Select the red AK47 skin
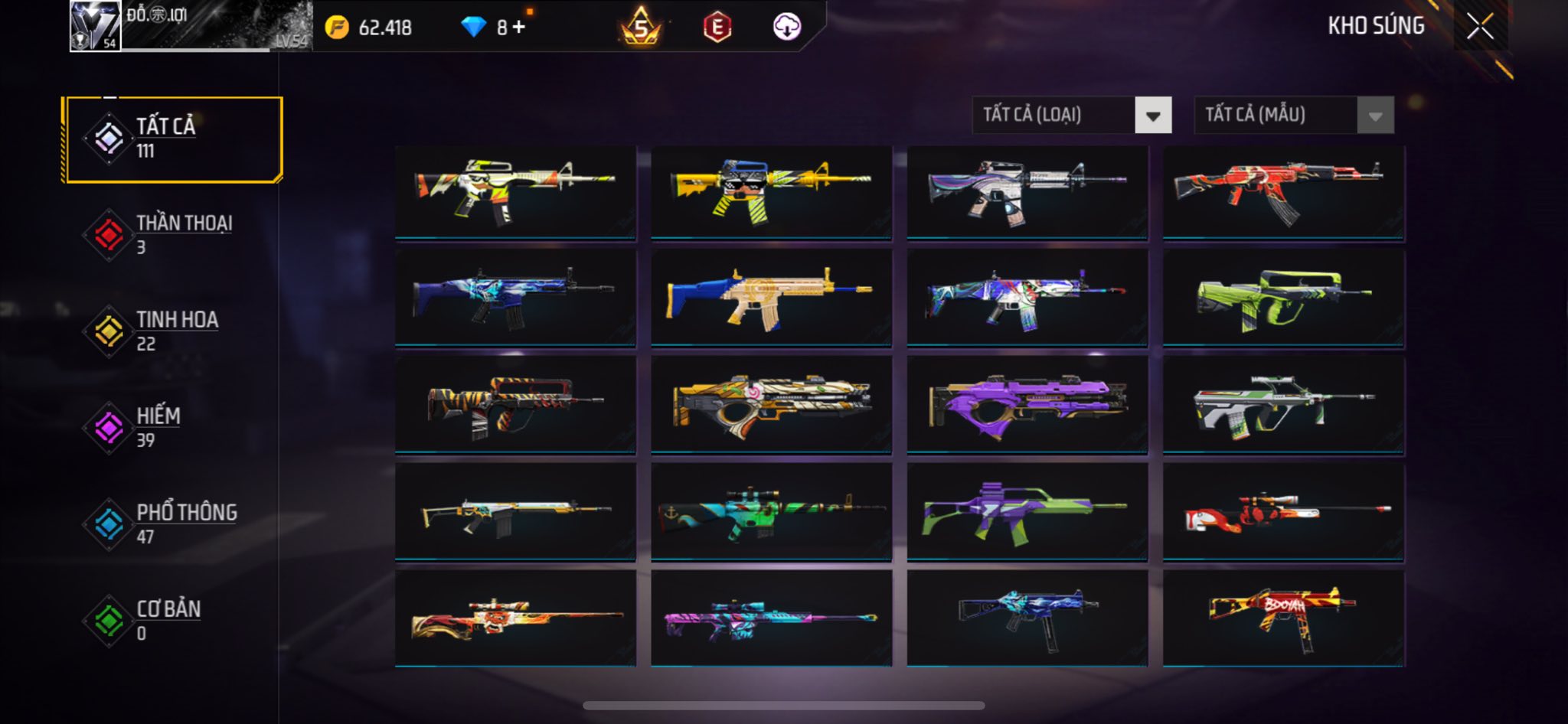The width and height of the screenshot is (1568, 724). click(x=1283, y=192)
